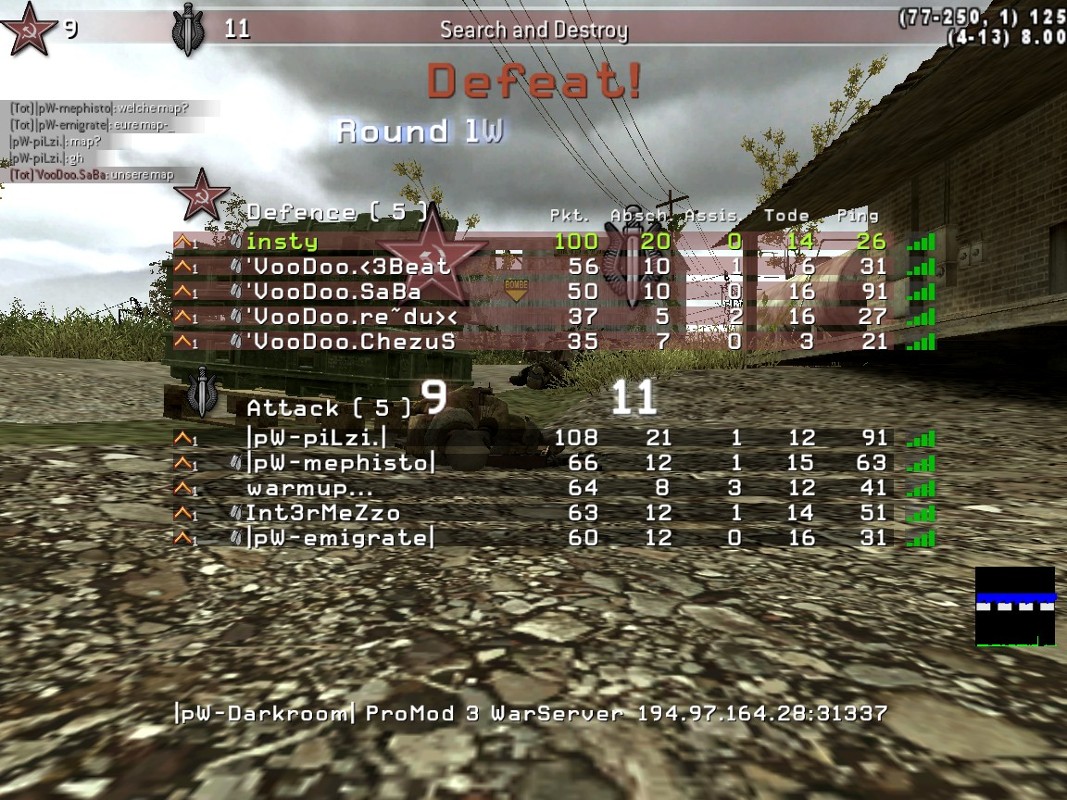Click the Defence team header
Screen dimensions: 1067x800
click(337, 213)
